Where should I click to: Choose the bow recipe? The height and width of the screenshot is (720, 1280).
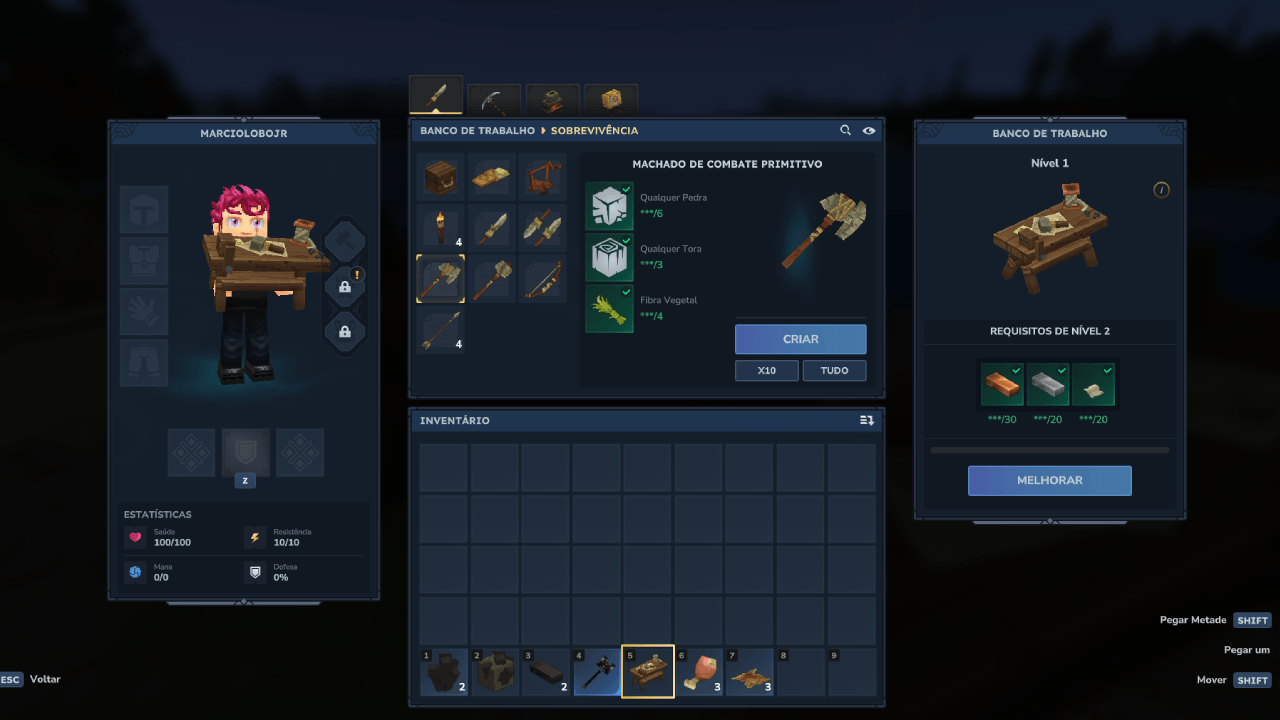click(x=542, y=279)
